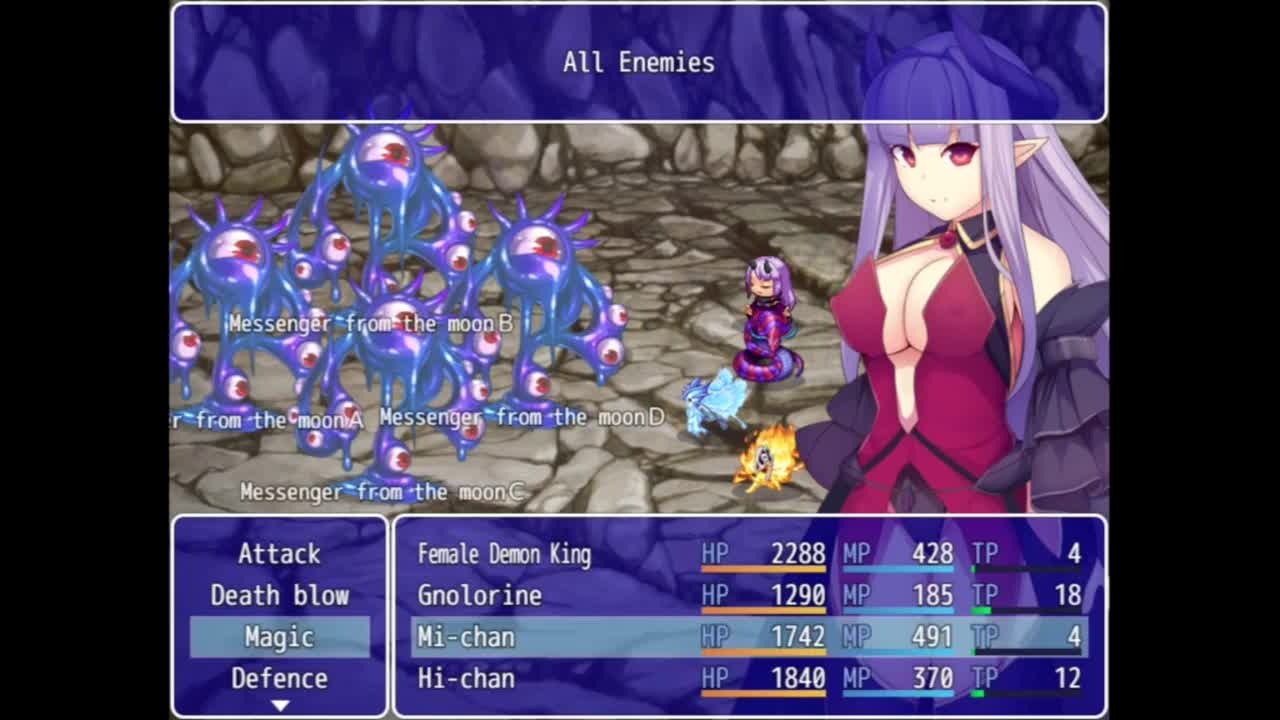Choose Gnolorine in the party list
Image resolution: width=1280 pixels, height=720 pixels.
749,596
